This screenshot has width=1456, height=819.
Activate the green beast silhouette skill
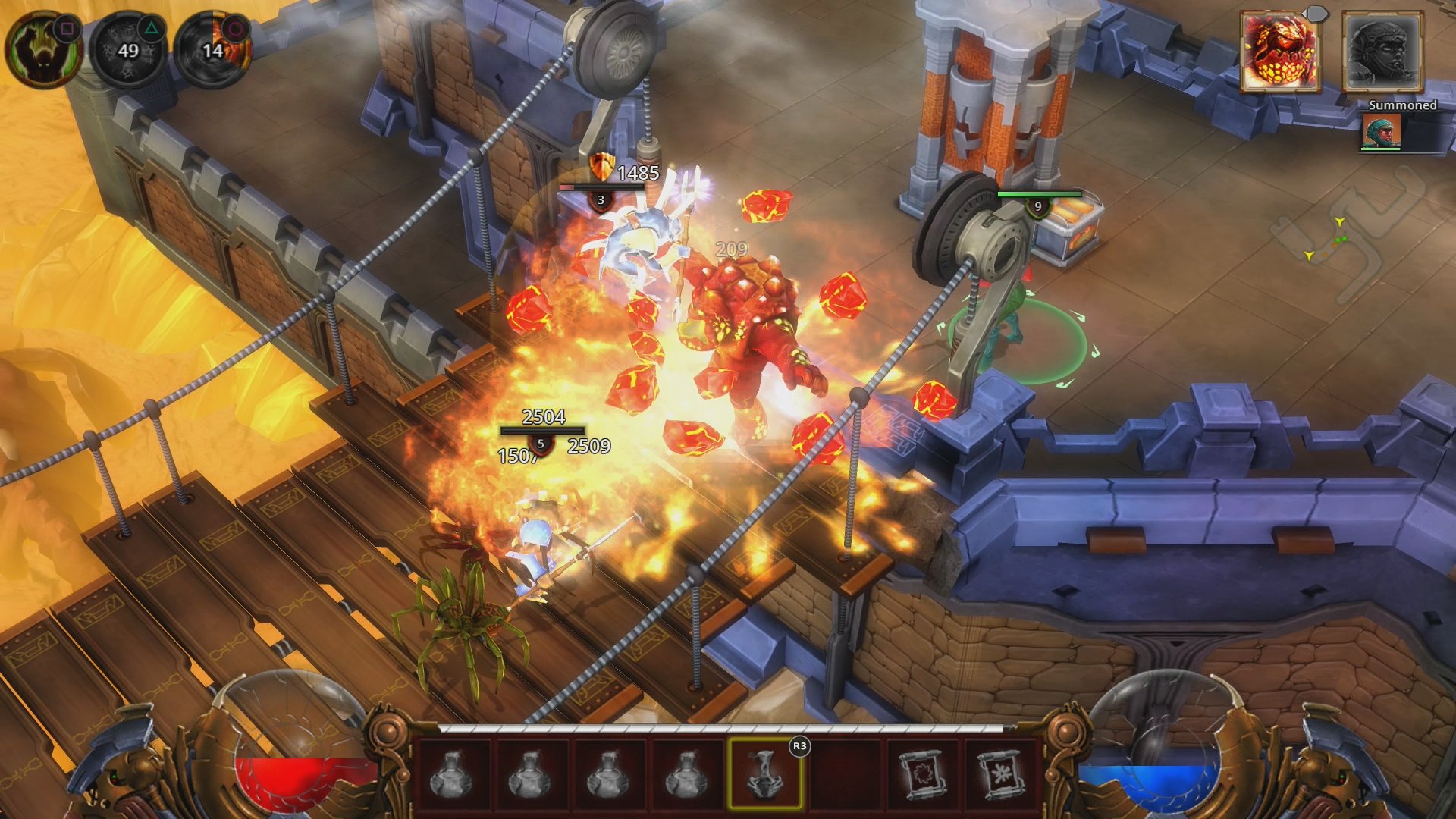43,49
